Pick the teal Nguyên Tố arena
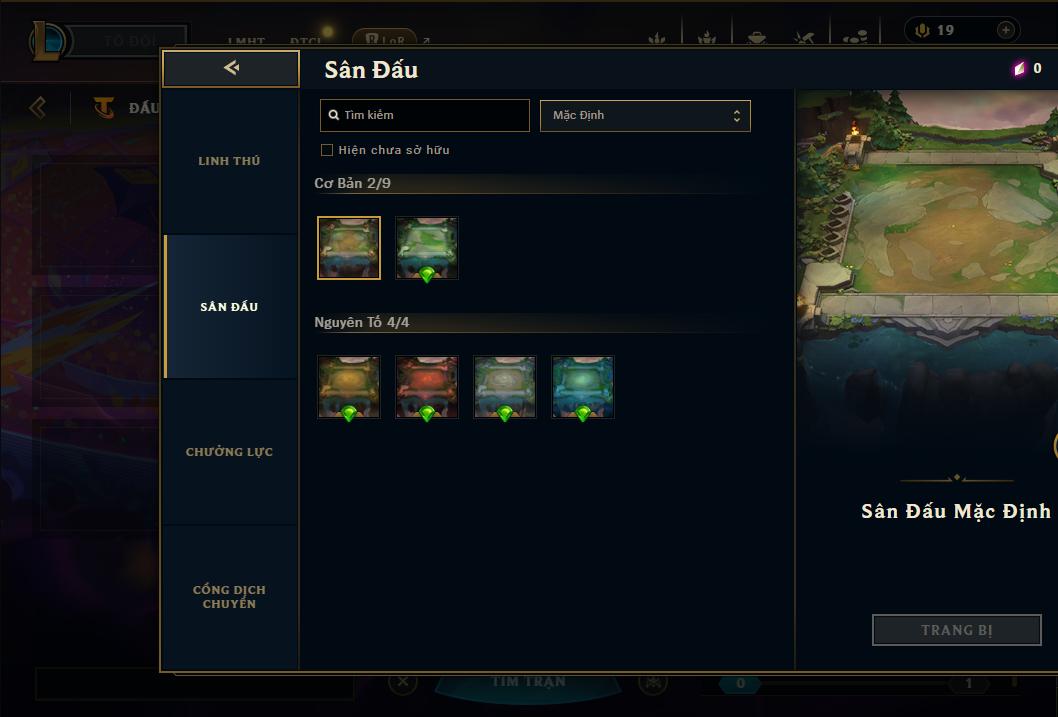The width and height of the screenshot is (1058, 717). click(x=583, y=387)
